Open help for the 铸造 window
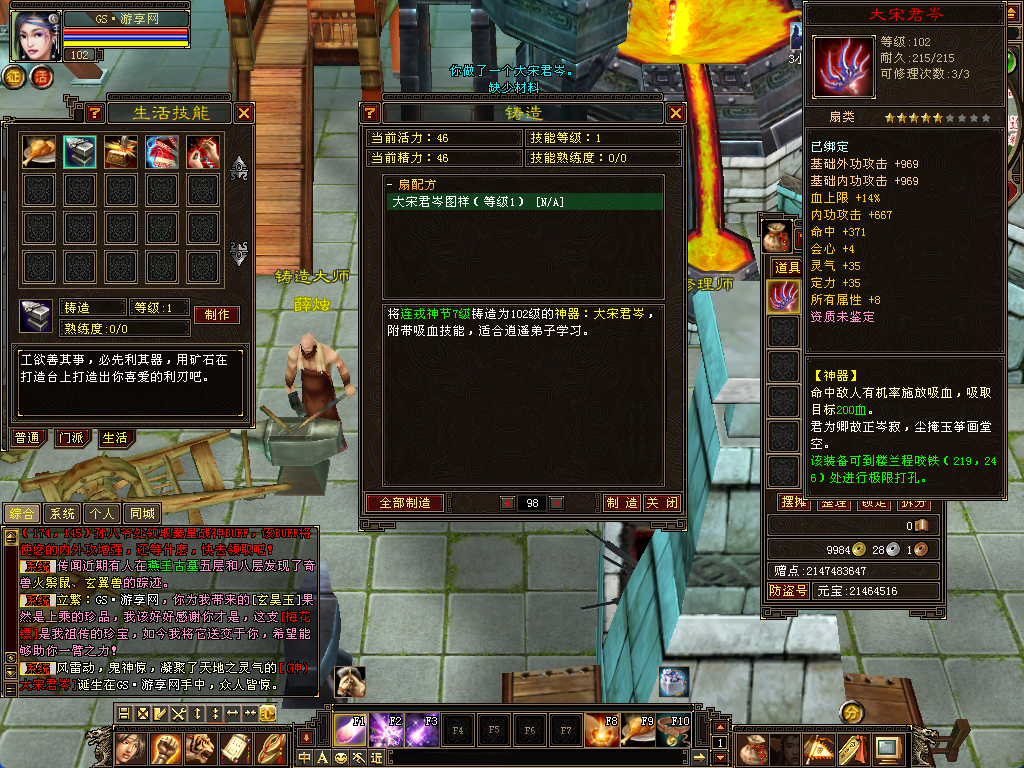The height and width of the screenshot is (768, 1024). 370,113
